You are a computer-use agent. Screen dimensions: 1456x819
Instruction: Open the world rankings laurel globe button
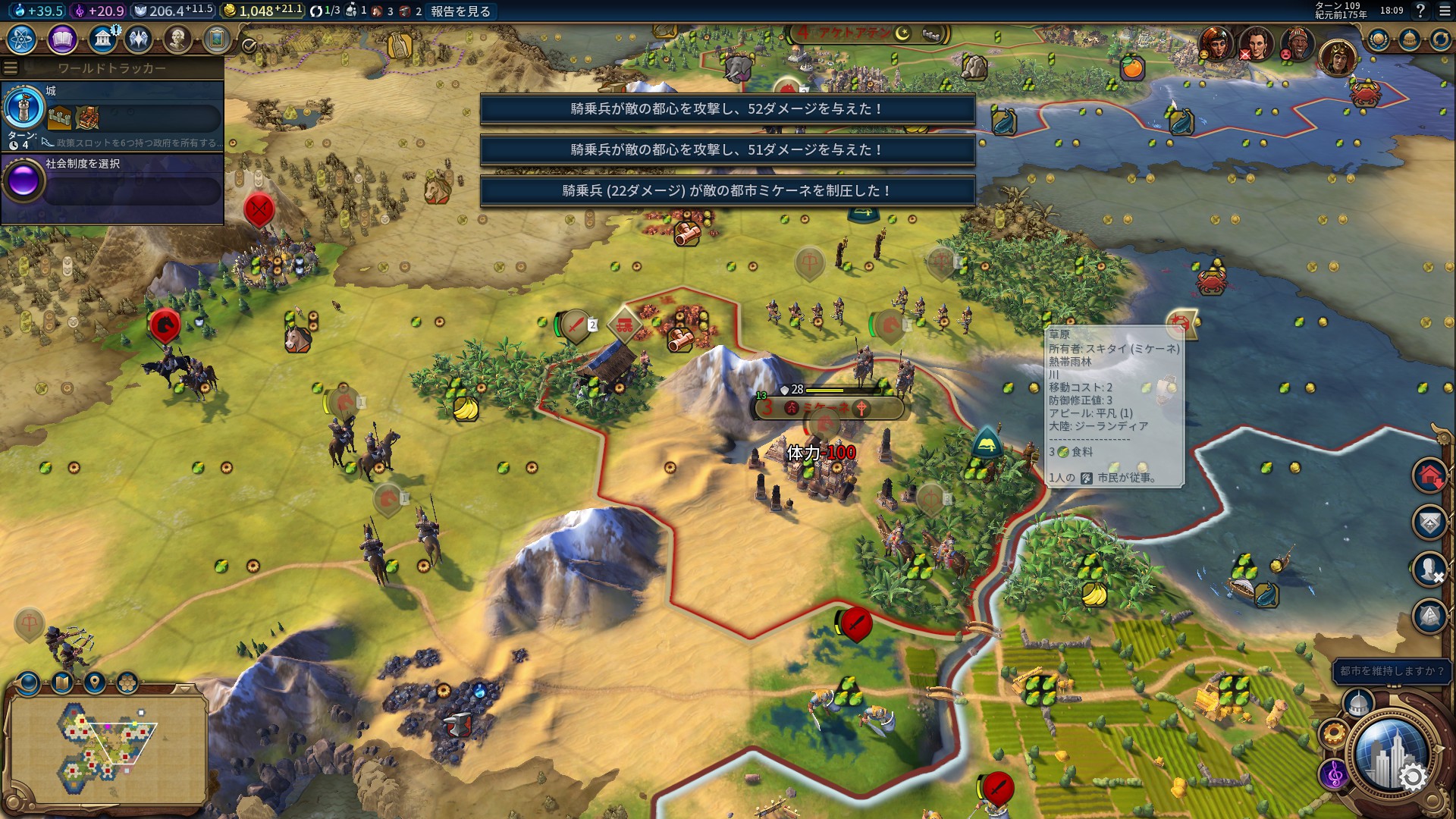click(x=1378, y=40)
